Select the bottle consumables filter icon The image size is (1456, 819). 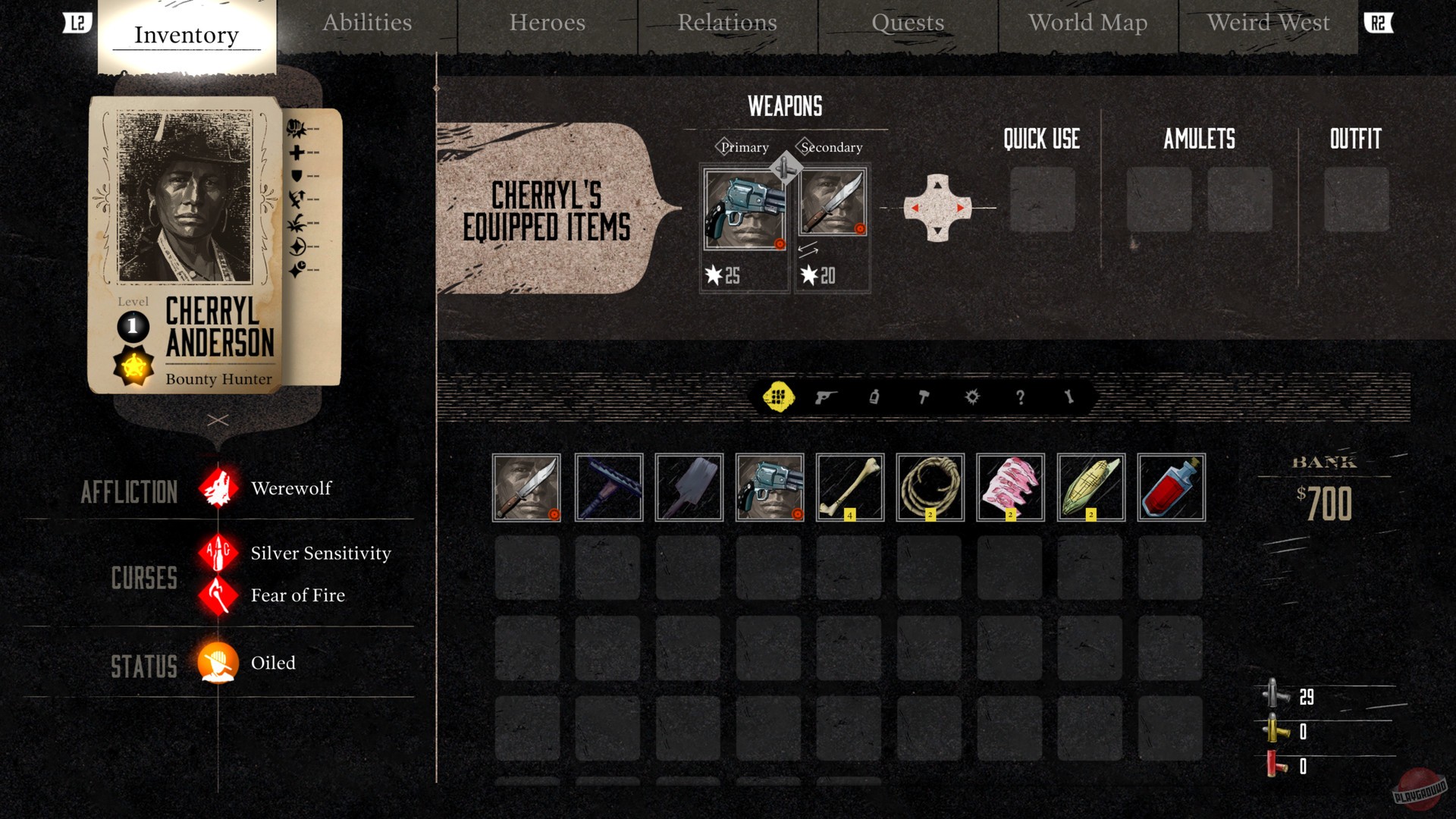tap(874, 397)
